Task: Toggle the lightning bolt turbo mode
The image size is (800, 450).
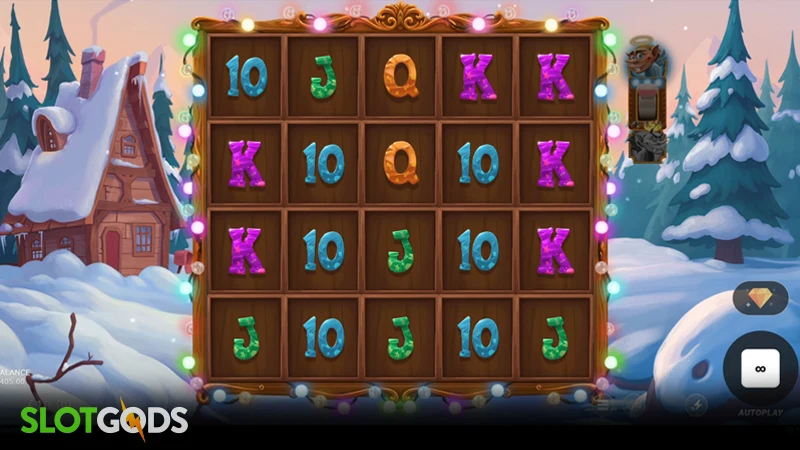Action: (695, 405)
